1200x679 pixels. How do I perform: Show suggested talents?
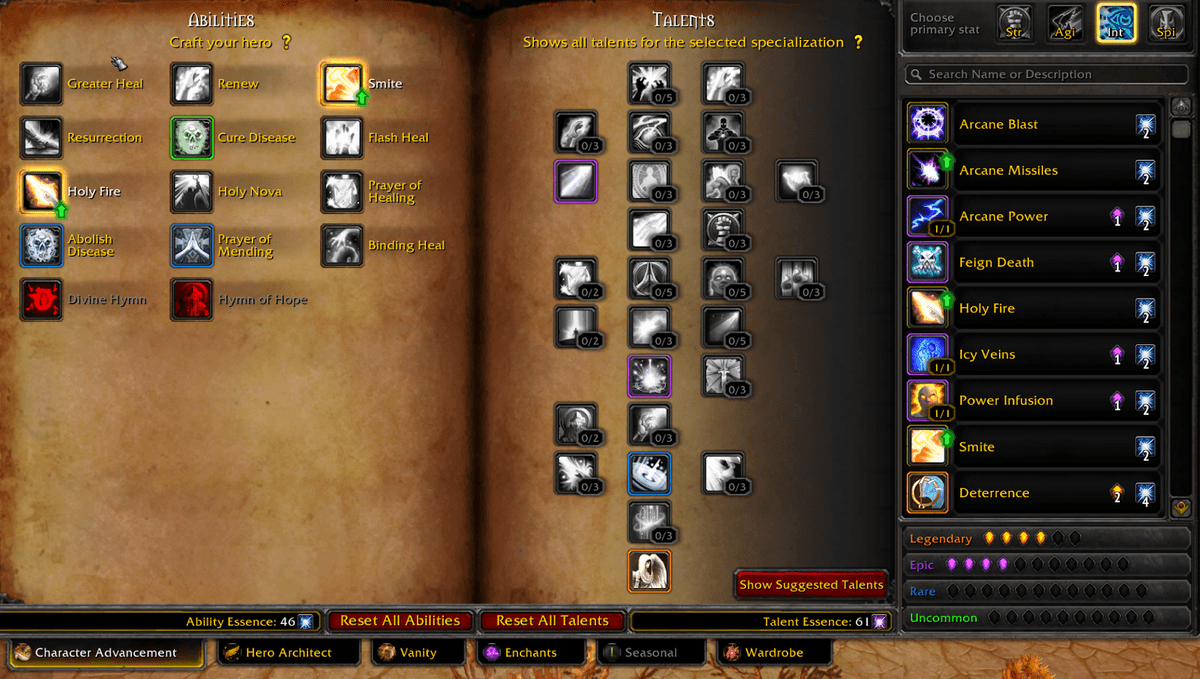[x=811, y=585]
